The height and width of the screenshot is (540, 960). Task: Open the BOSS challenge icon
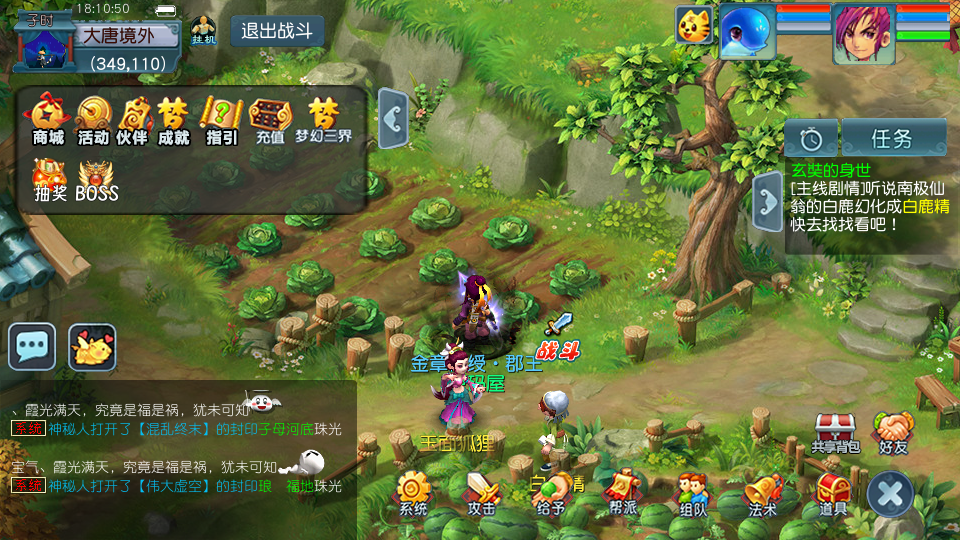click(97, 178)
